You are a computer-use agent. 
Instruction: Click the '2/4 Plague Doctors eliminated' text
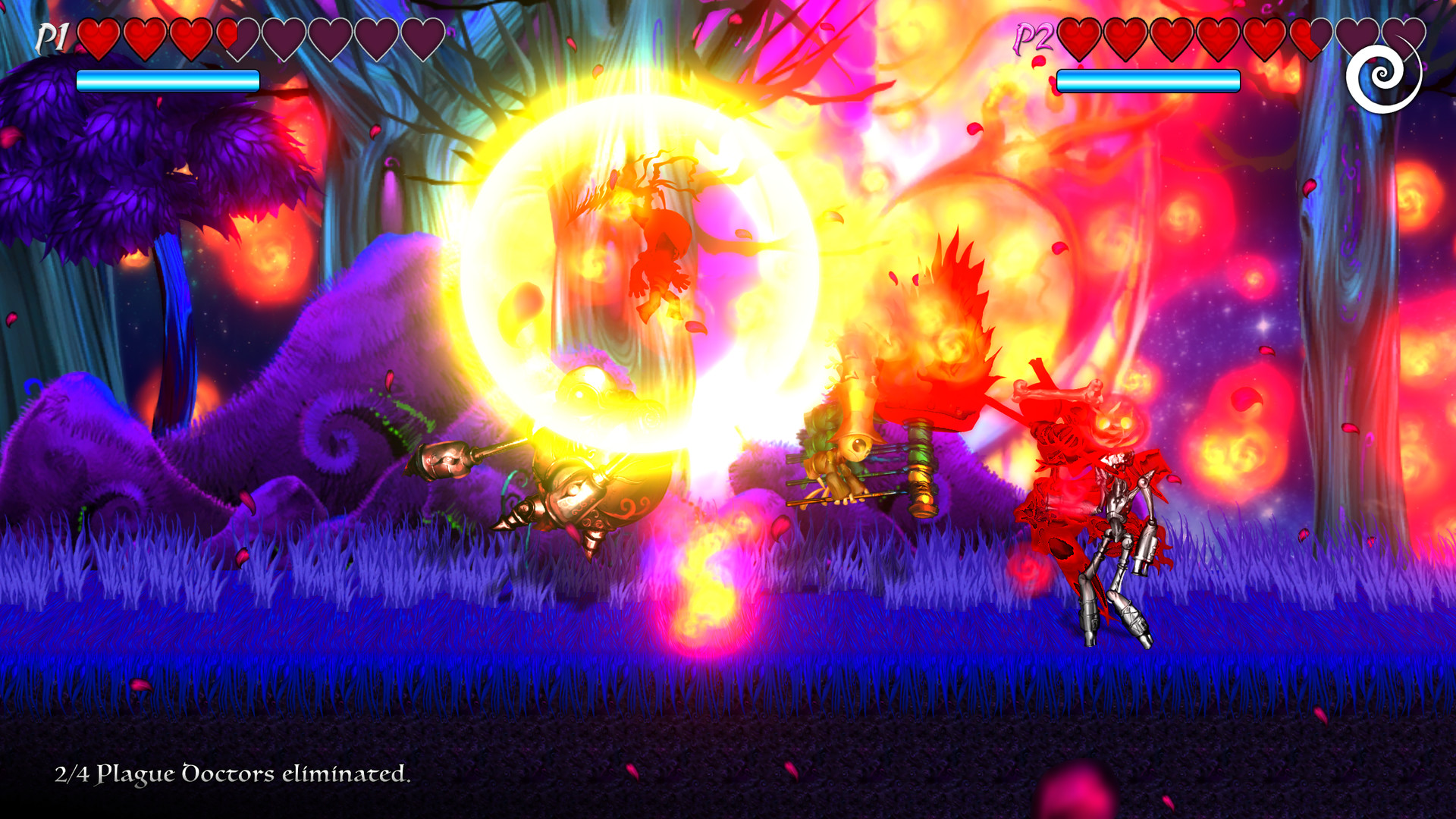232,776
